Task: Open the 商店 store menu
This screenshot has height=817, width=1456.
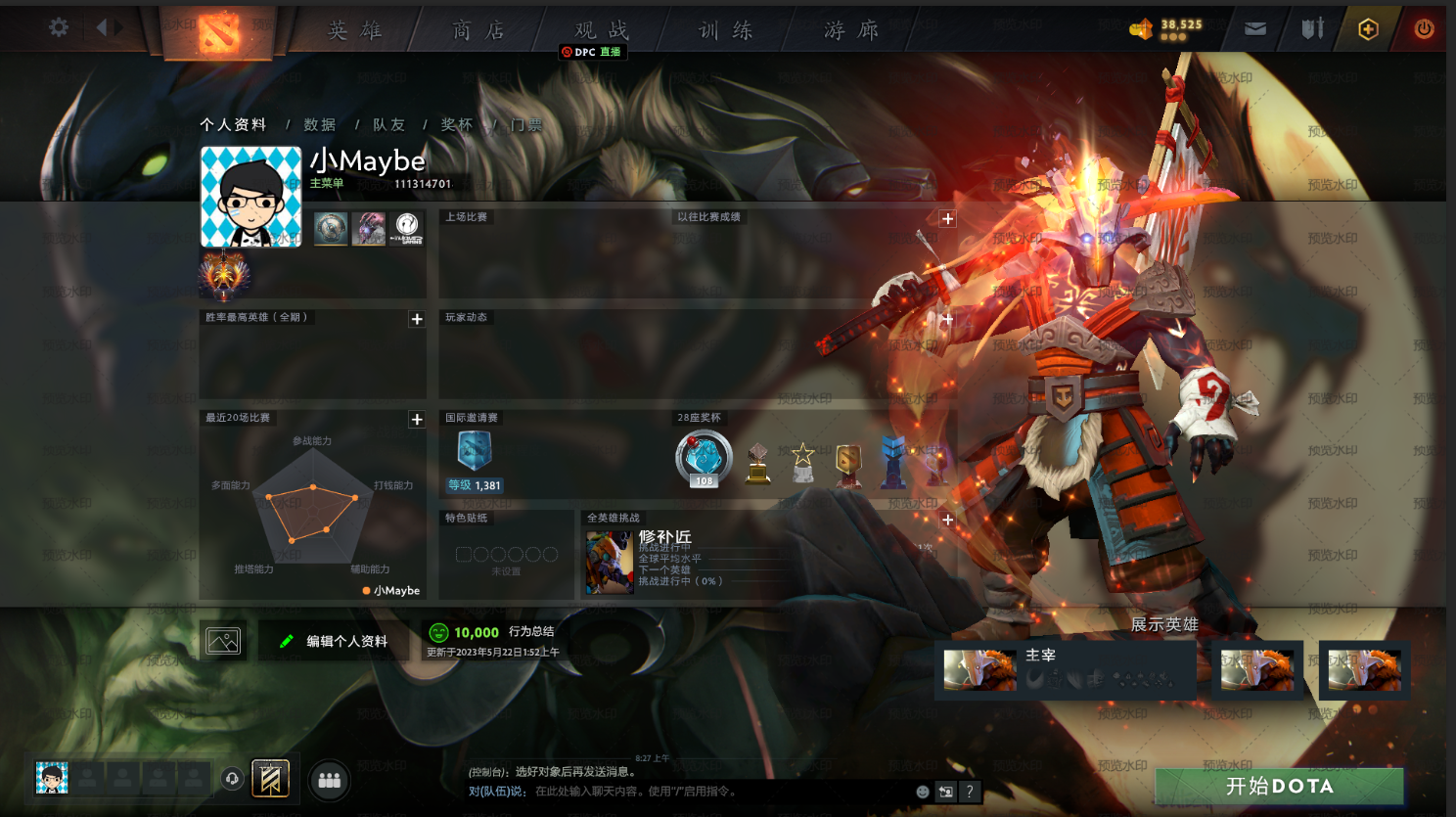Action: pos(478,30)
